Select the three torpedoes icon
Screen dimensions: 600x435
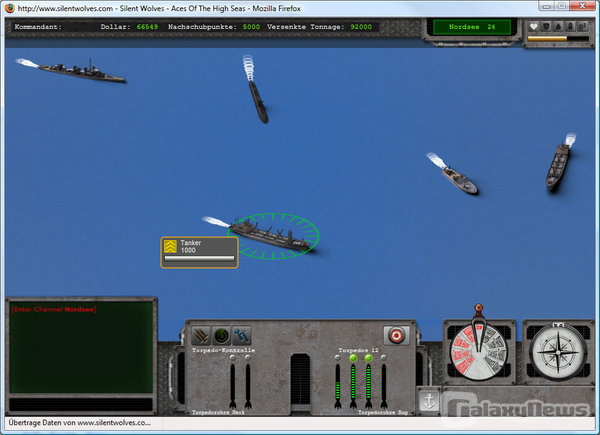click(201, 336)
